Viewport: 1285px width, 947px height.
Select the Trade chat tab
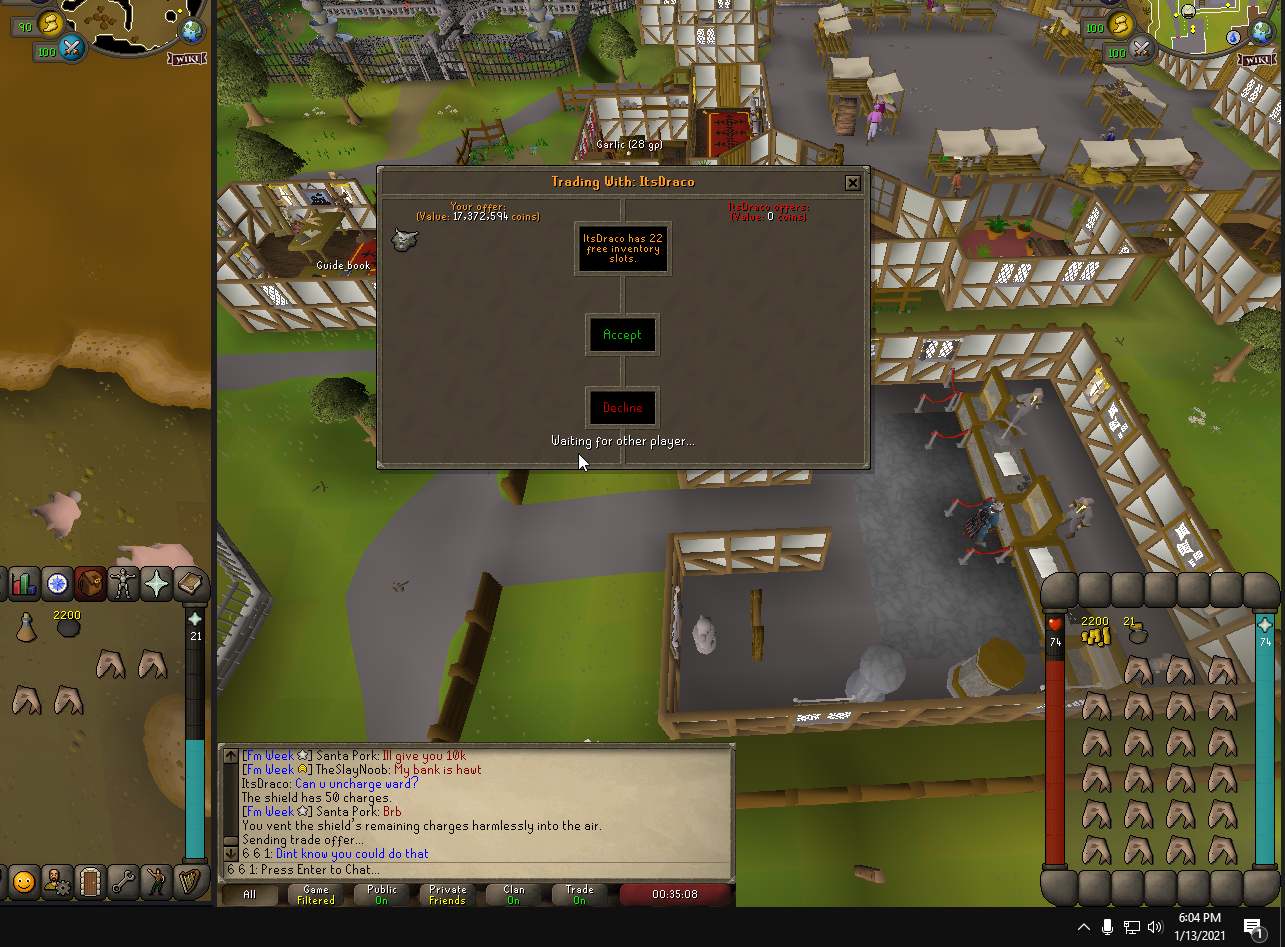[579, 895]
